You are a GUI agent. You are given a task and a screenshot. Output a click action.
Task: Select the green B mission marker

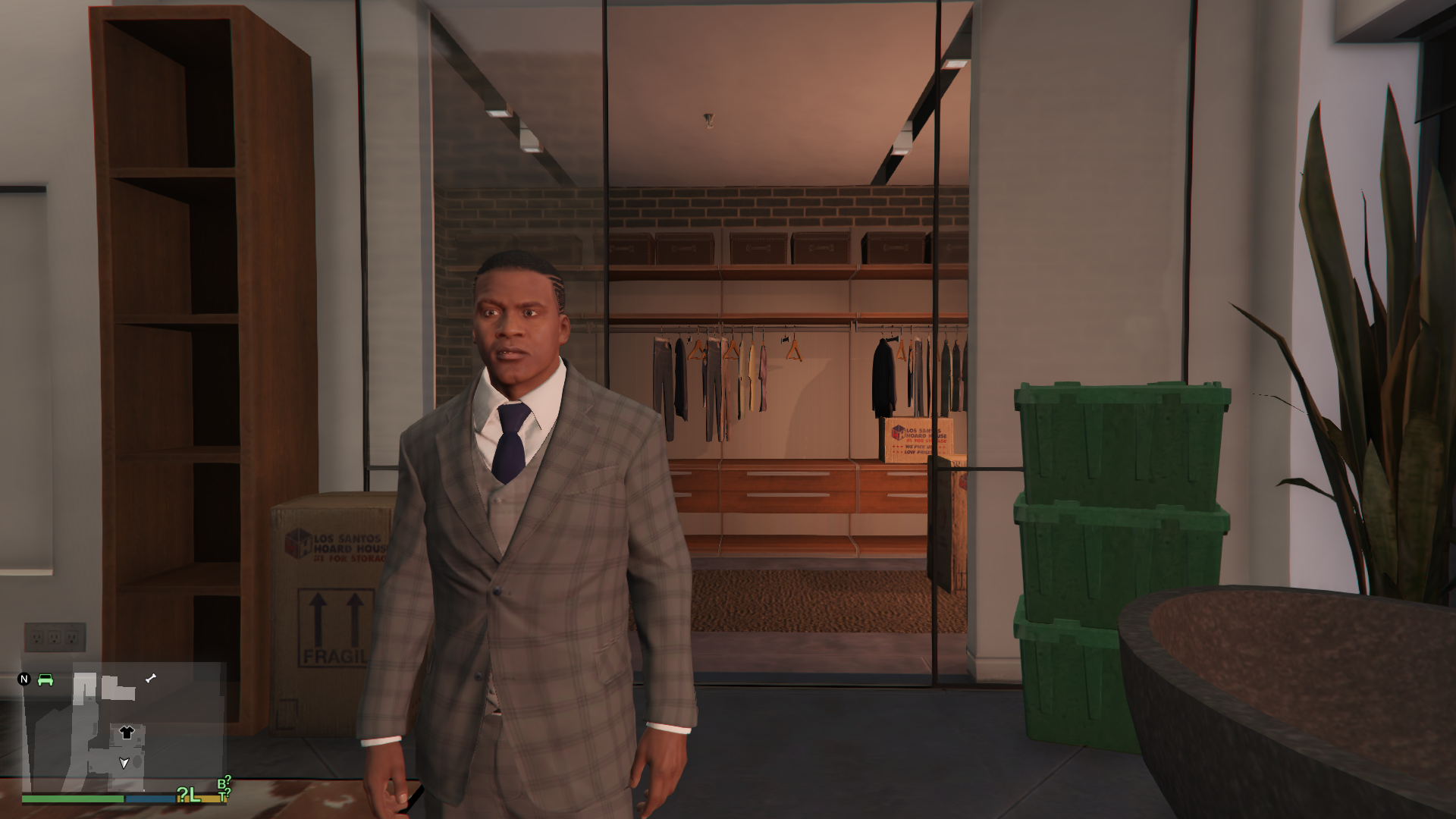click(x=222, y=783)
